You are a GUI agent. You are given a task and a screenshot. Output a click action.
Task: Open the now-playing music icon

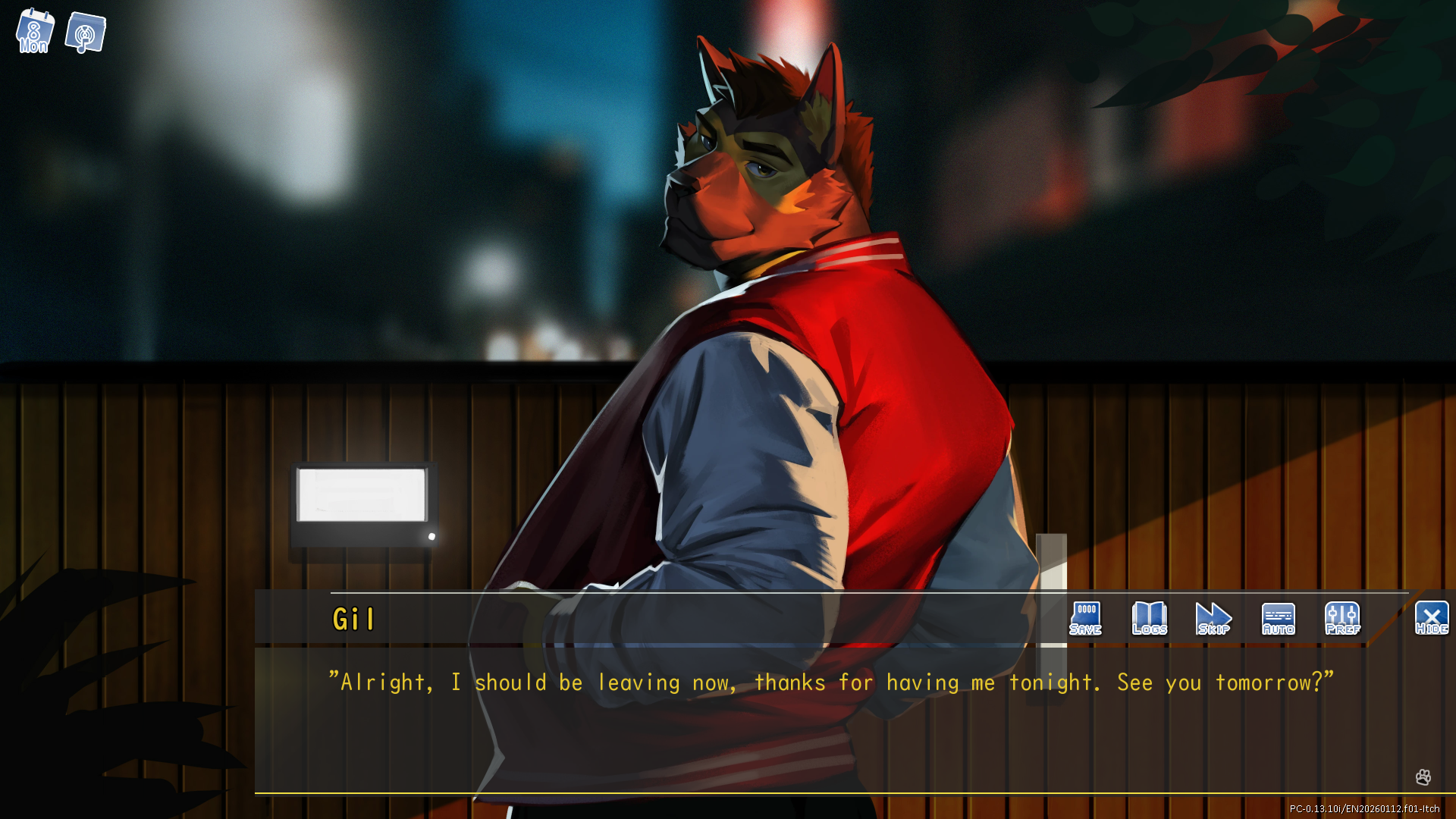[85, 32]
